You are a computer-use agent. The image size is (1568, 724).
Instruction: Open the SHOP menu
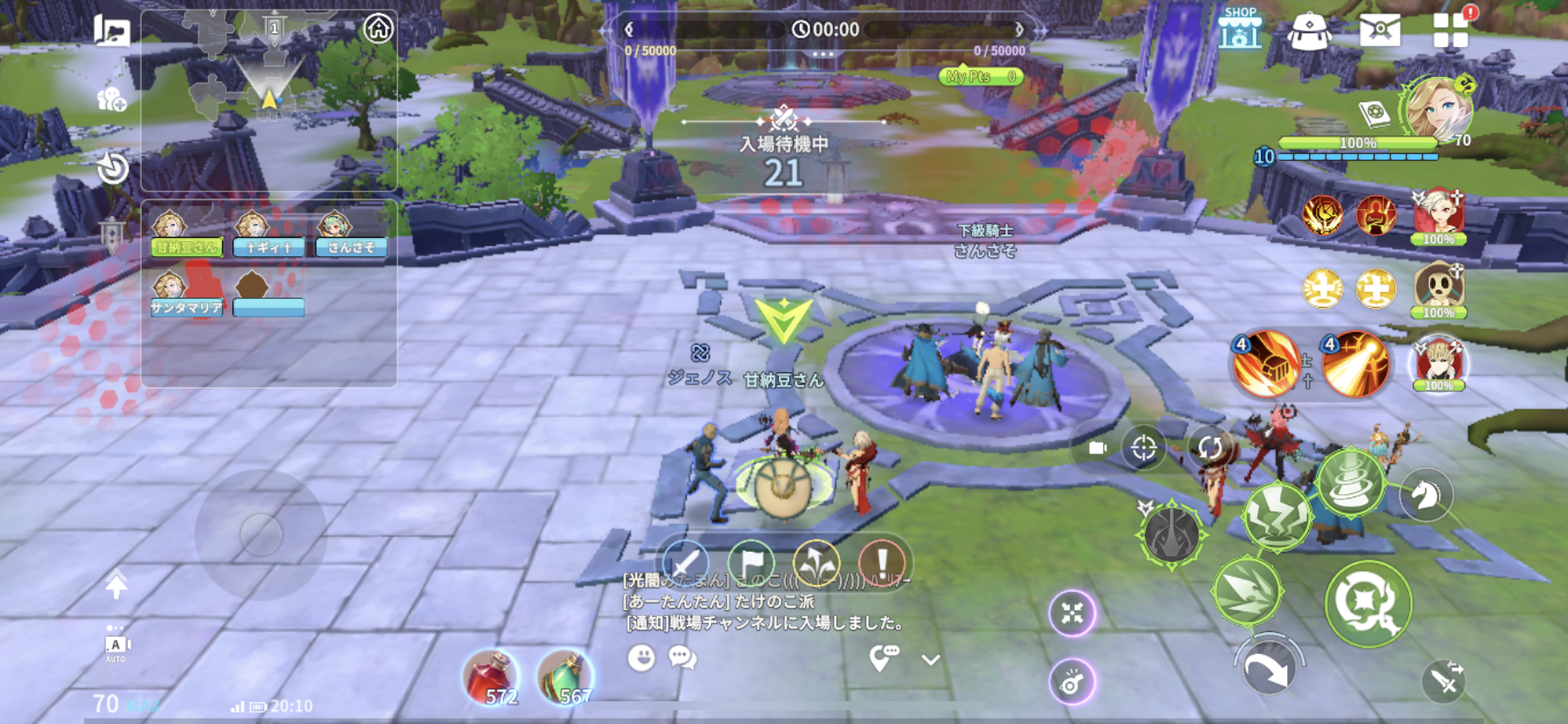coord(1240,29)
